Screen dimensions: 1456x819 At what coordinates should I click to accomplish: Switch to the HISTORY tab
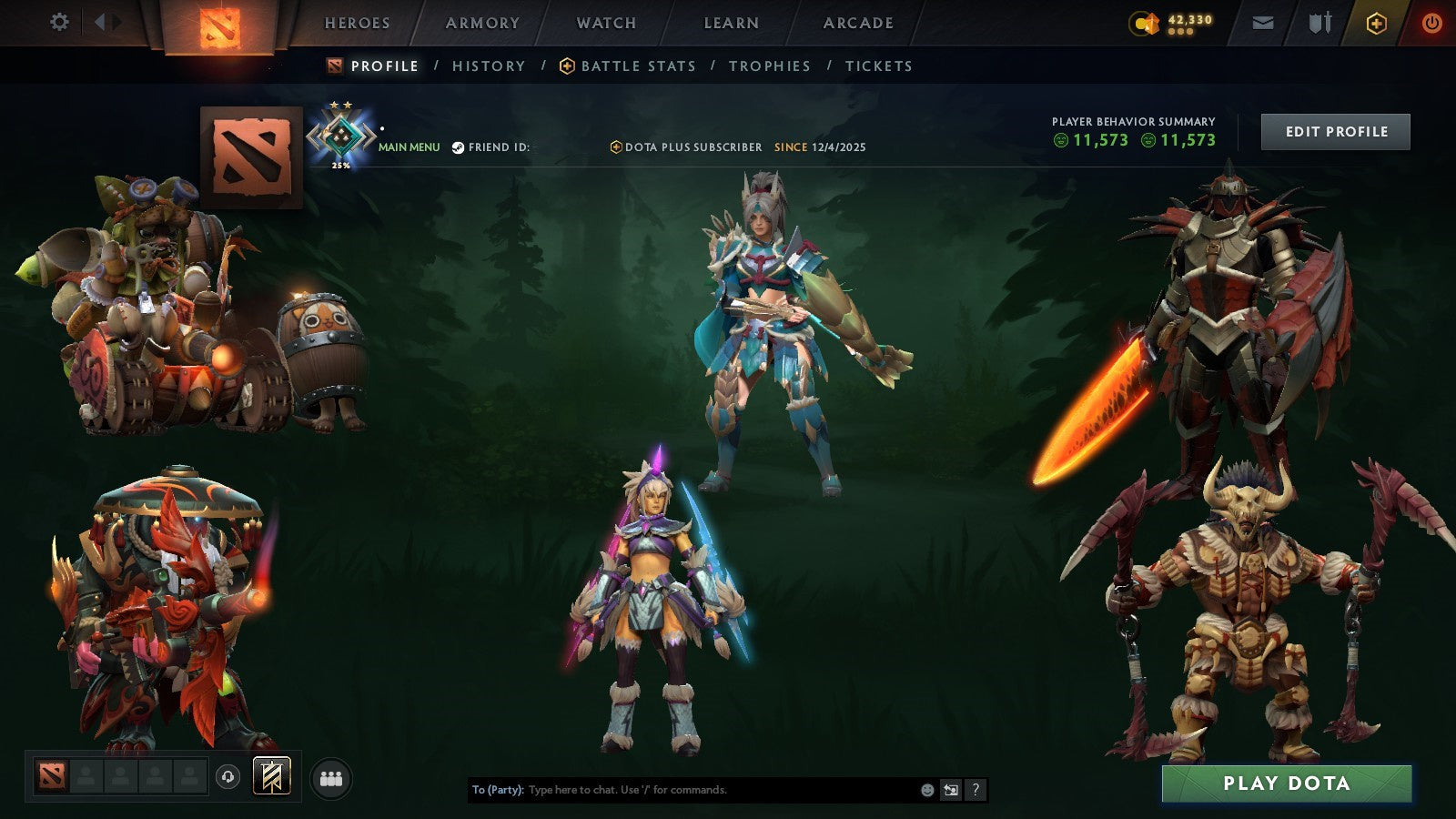point(489,66)
